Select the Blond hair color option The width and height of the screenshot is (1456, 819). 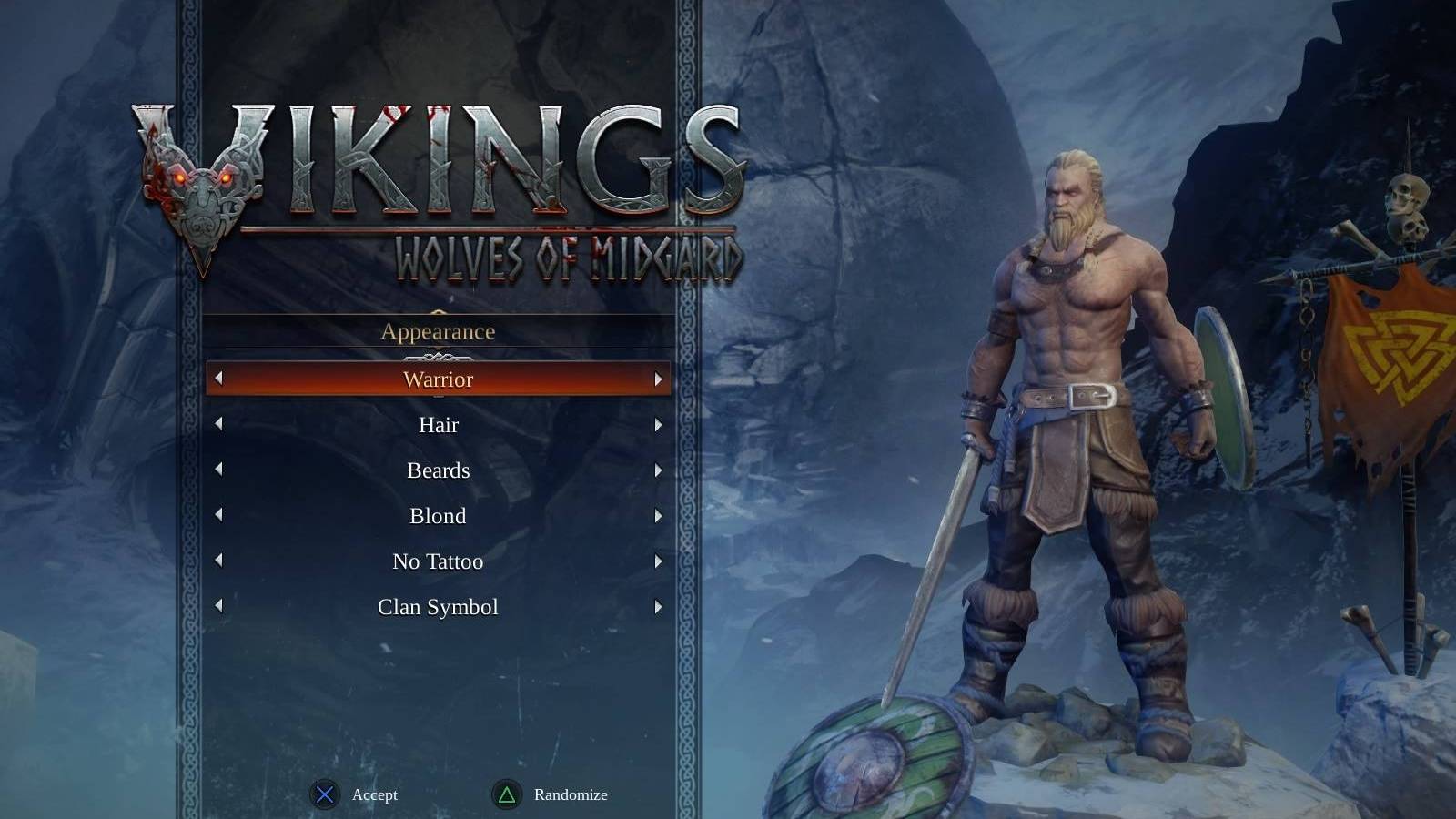(x=439, y=516)
